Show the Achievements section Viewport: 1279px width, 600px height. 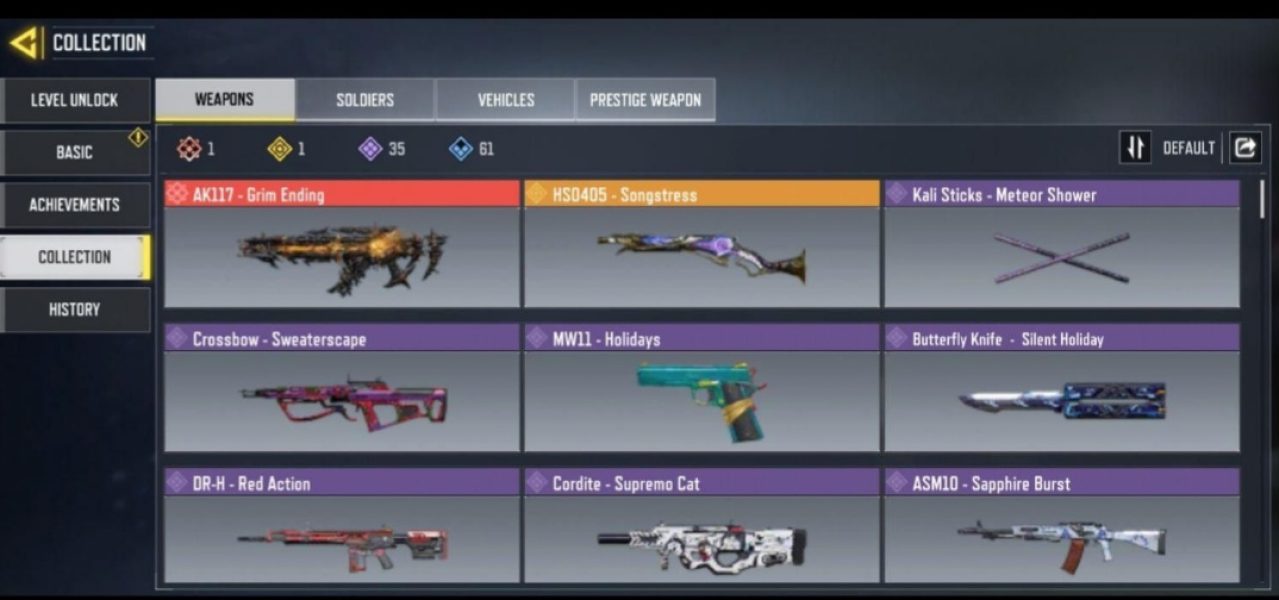pos(75,205)
